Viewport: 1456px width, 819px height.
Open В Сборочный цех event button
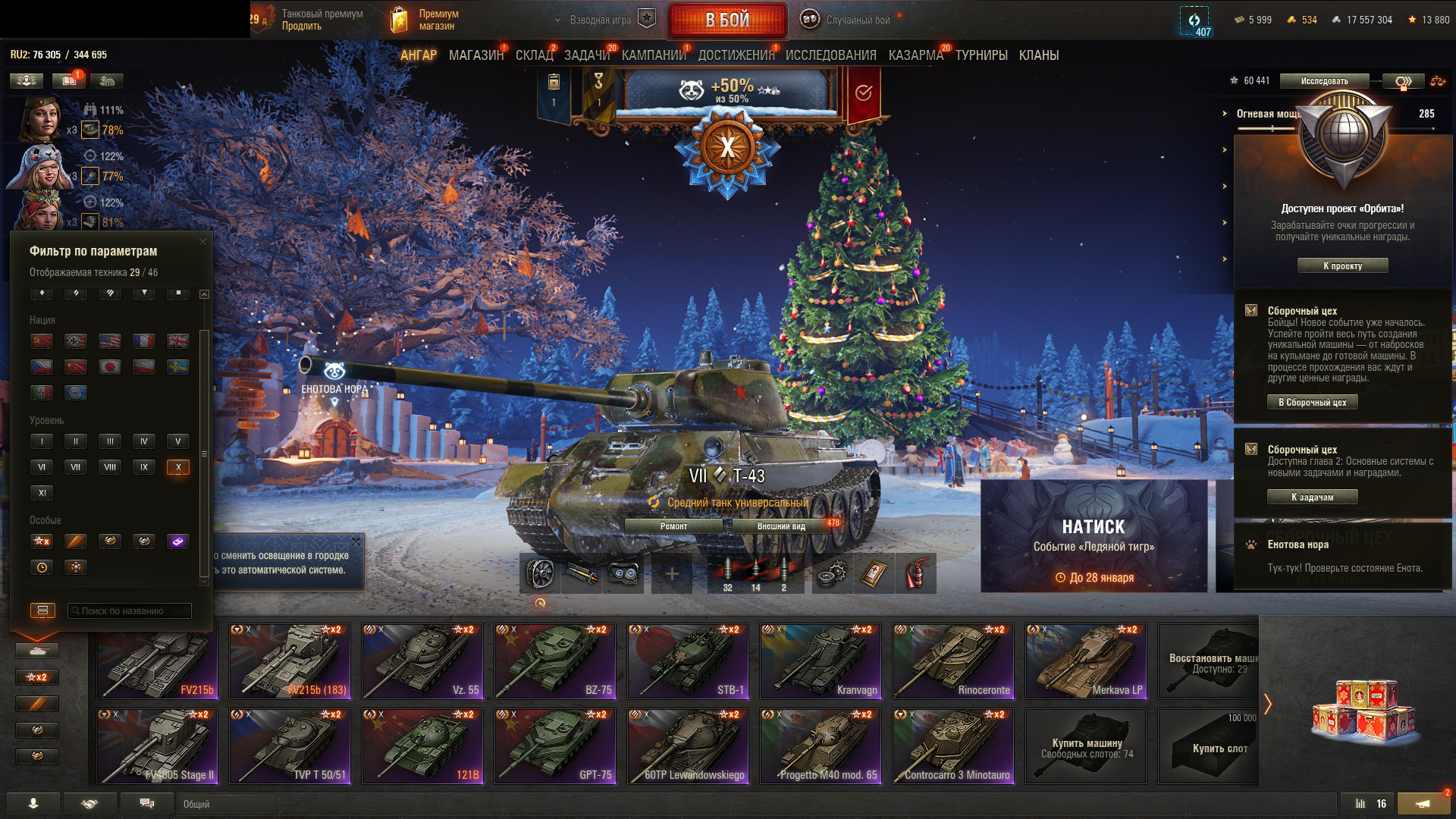coord(1312,403)
